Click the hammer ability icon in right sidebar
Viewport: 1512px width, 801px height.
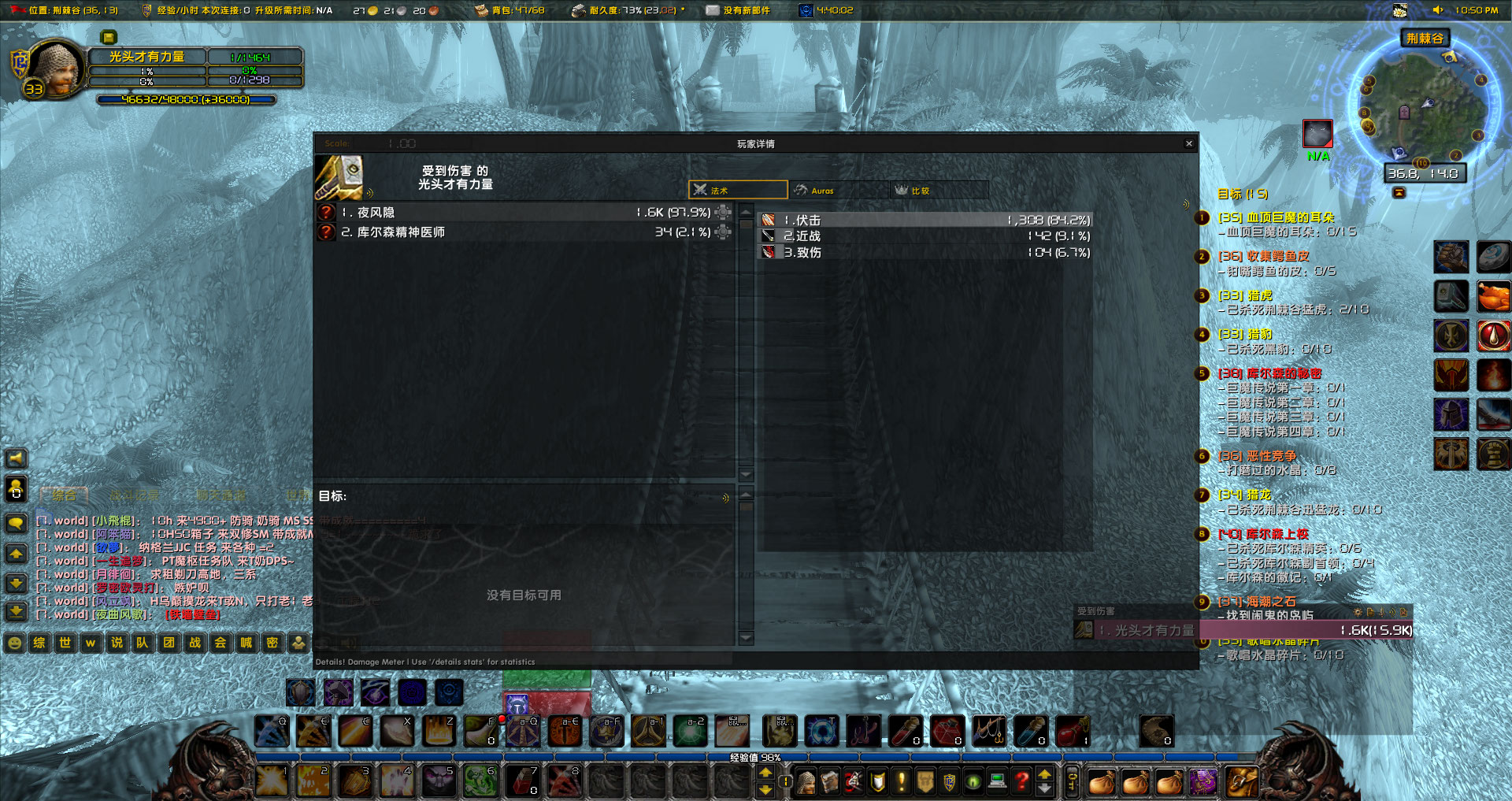1451,295
